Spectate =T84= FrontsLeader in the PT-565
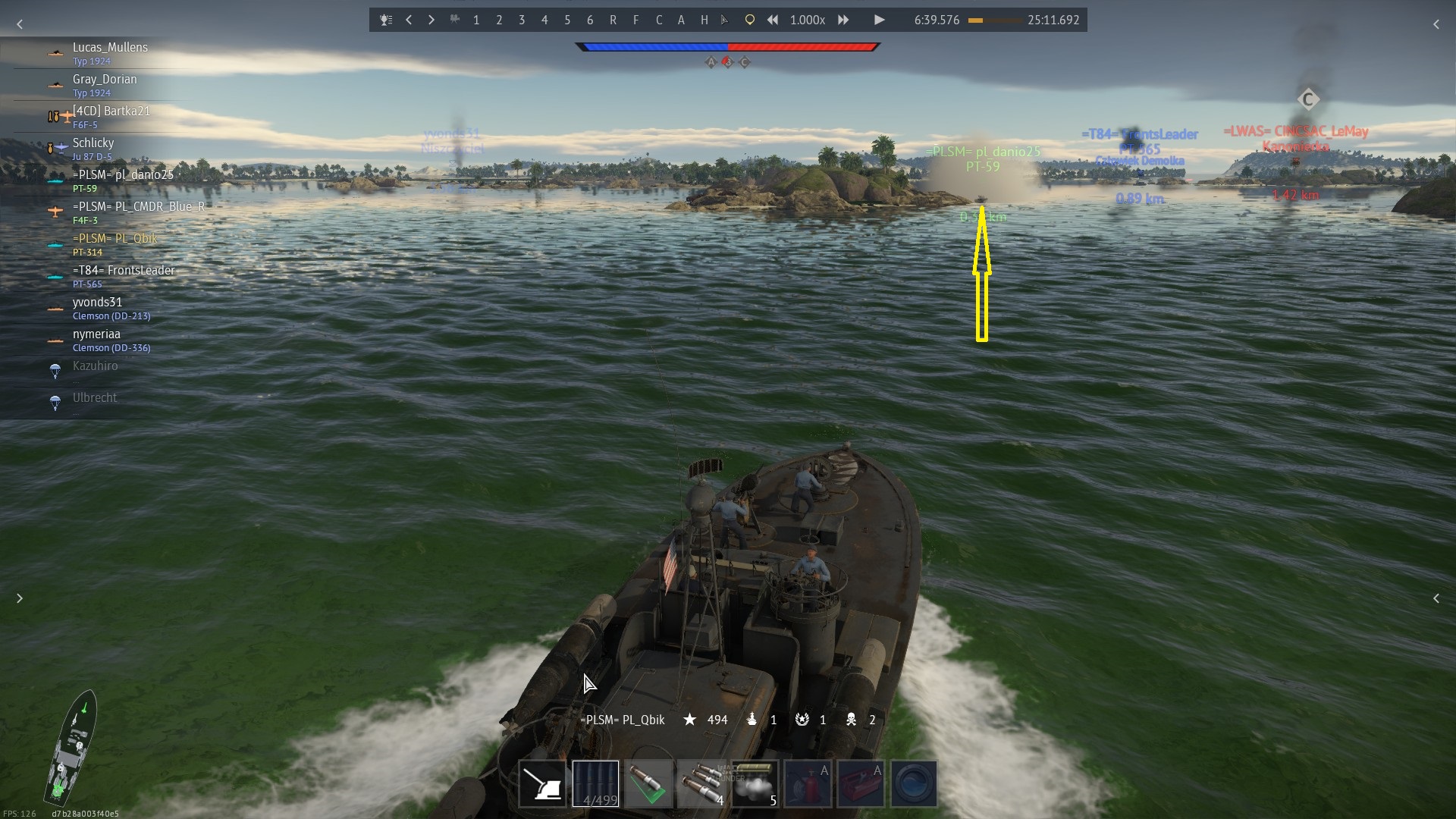 [x=123, y=275]
